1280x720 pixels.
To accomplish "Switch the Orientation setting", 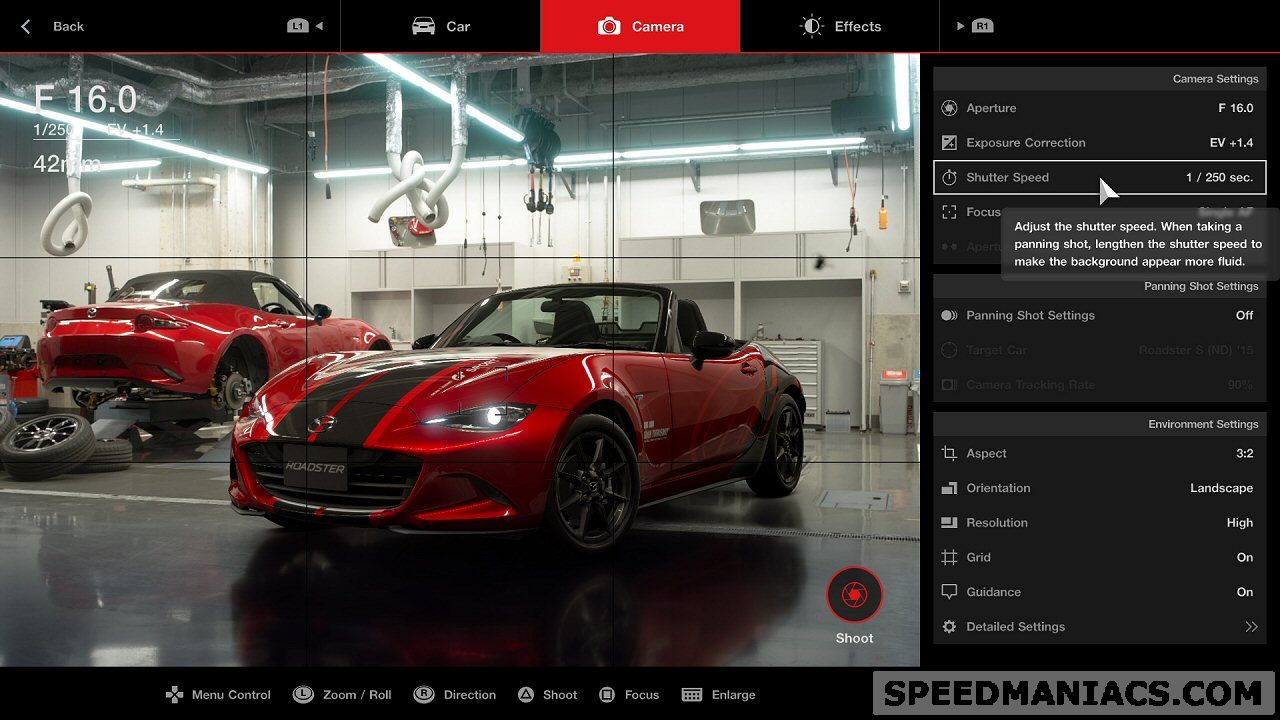I will click(1099, 488).
